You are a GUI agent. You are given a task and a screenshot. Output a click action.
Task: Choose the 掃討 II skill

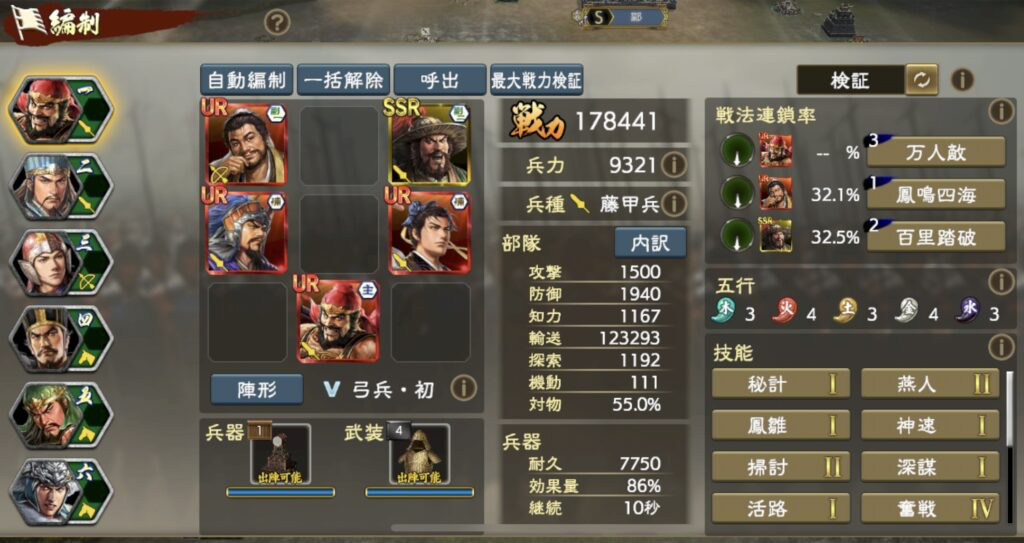click(780, 466)
